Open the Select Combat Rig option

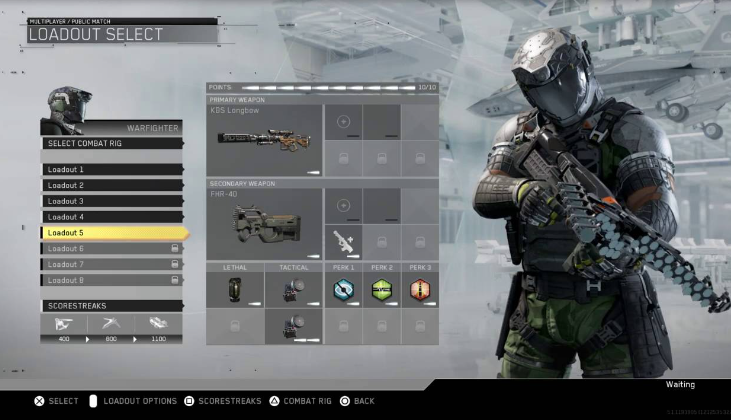111,143
